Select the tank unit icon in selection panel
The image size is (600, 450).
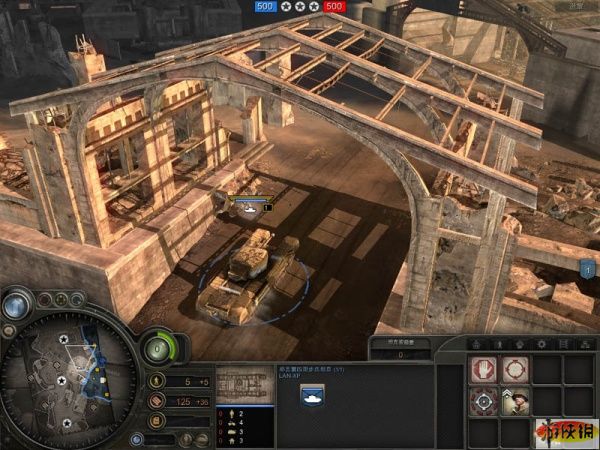(311, 395)
